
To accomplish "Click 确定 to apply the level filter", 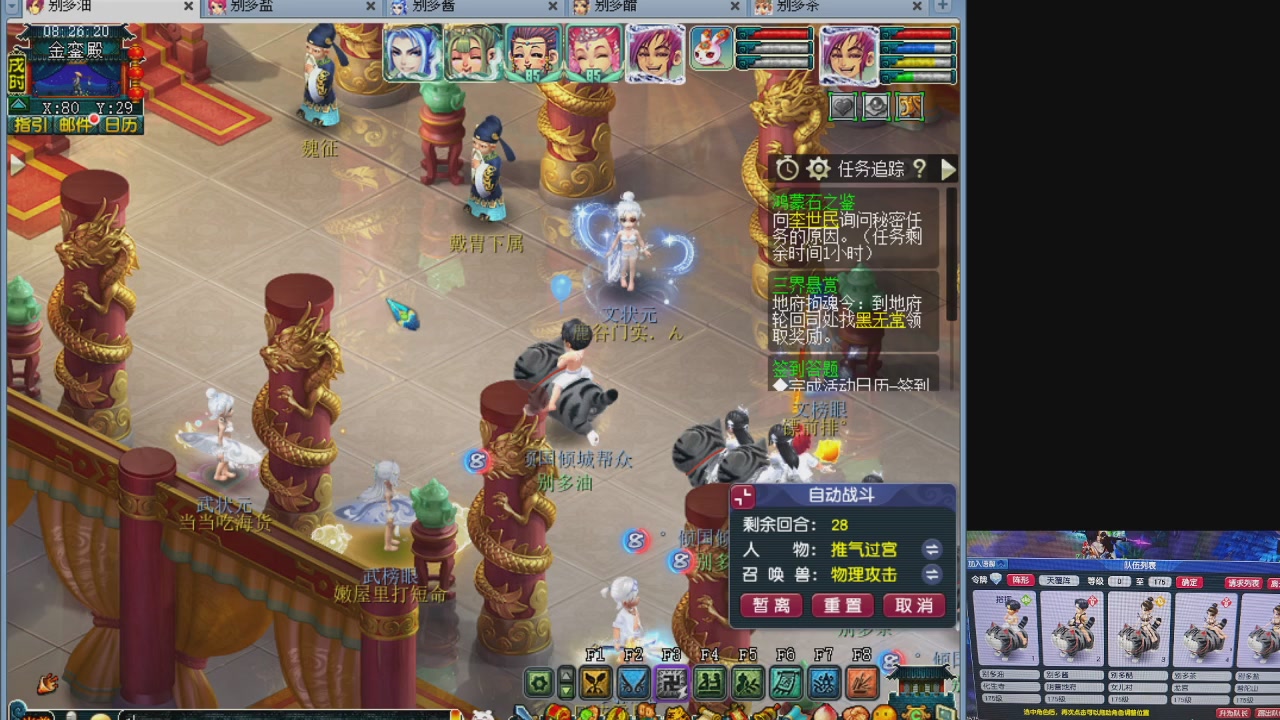I will click(1188, 582).
